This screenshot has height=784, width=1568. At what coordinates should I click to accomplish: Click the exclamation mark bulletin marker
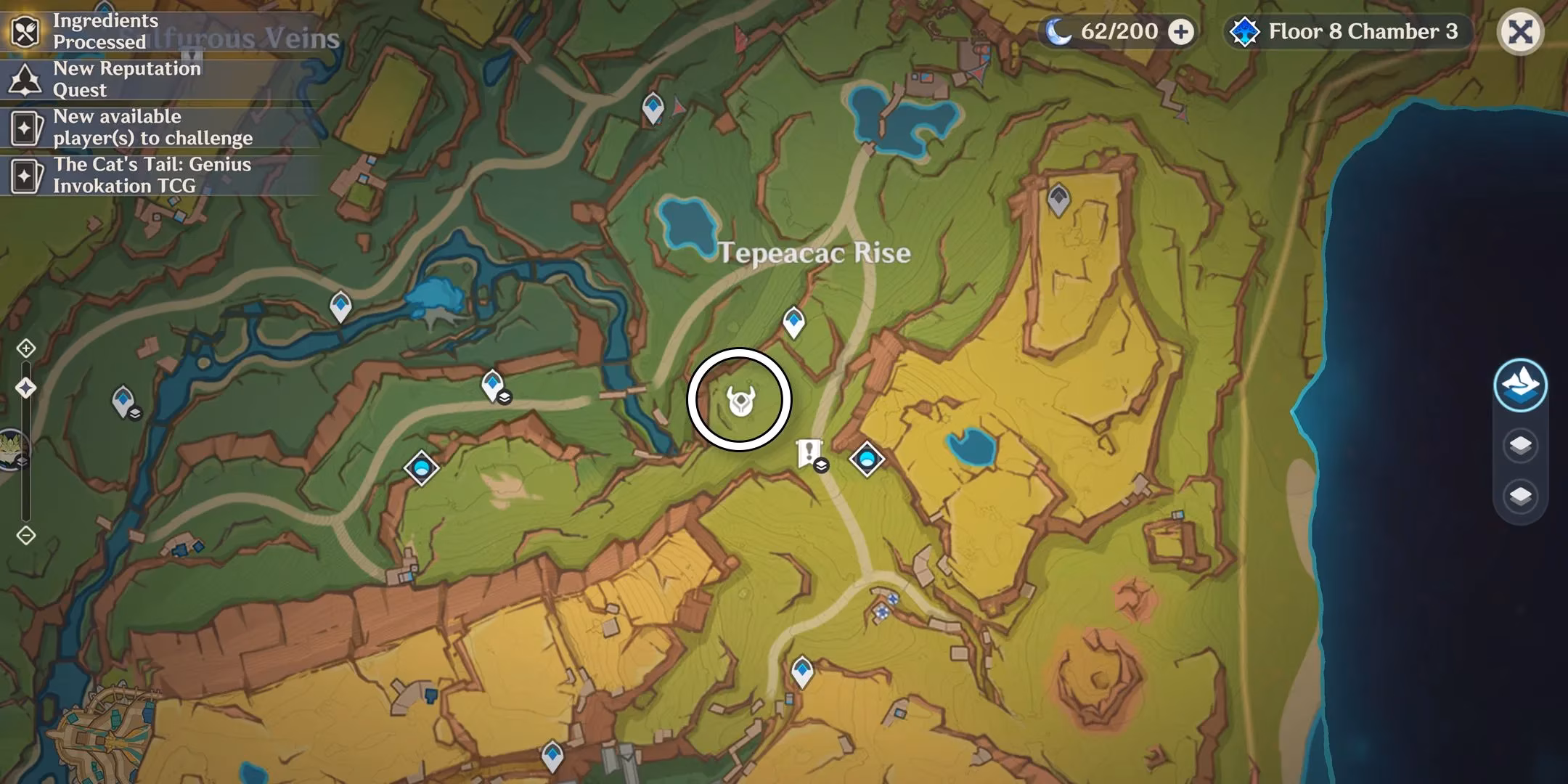point(808,450)
